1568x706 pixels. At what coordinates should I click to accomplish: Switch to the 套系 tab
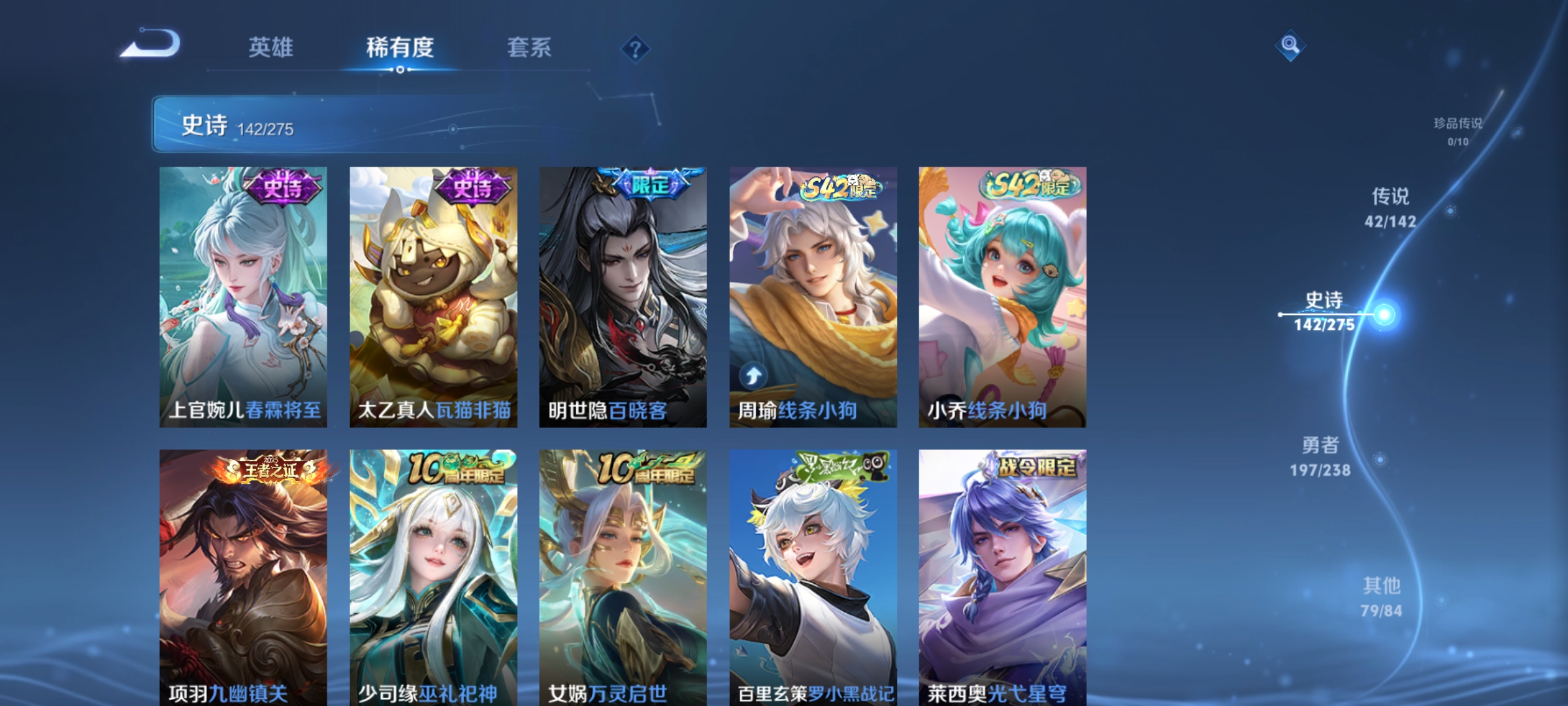tap(531, 46)
